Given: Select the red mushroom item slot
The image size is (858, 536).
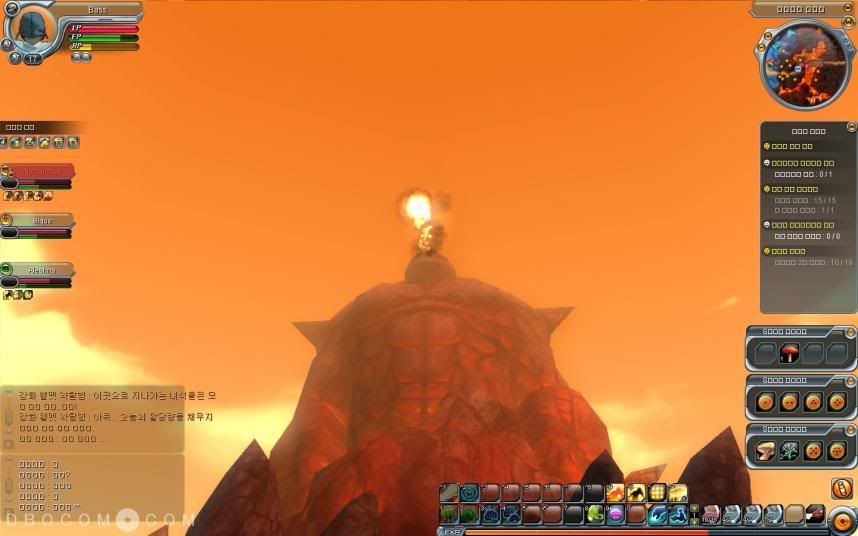Looking at the screenshot, I should click(791, 353).
